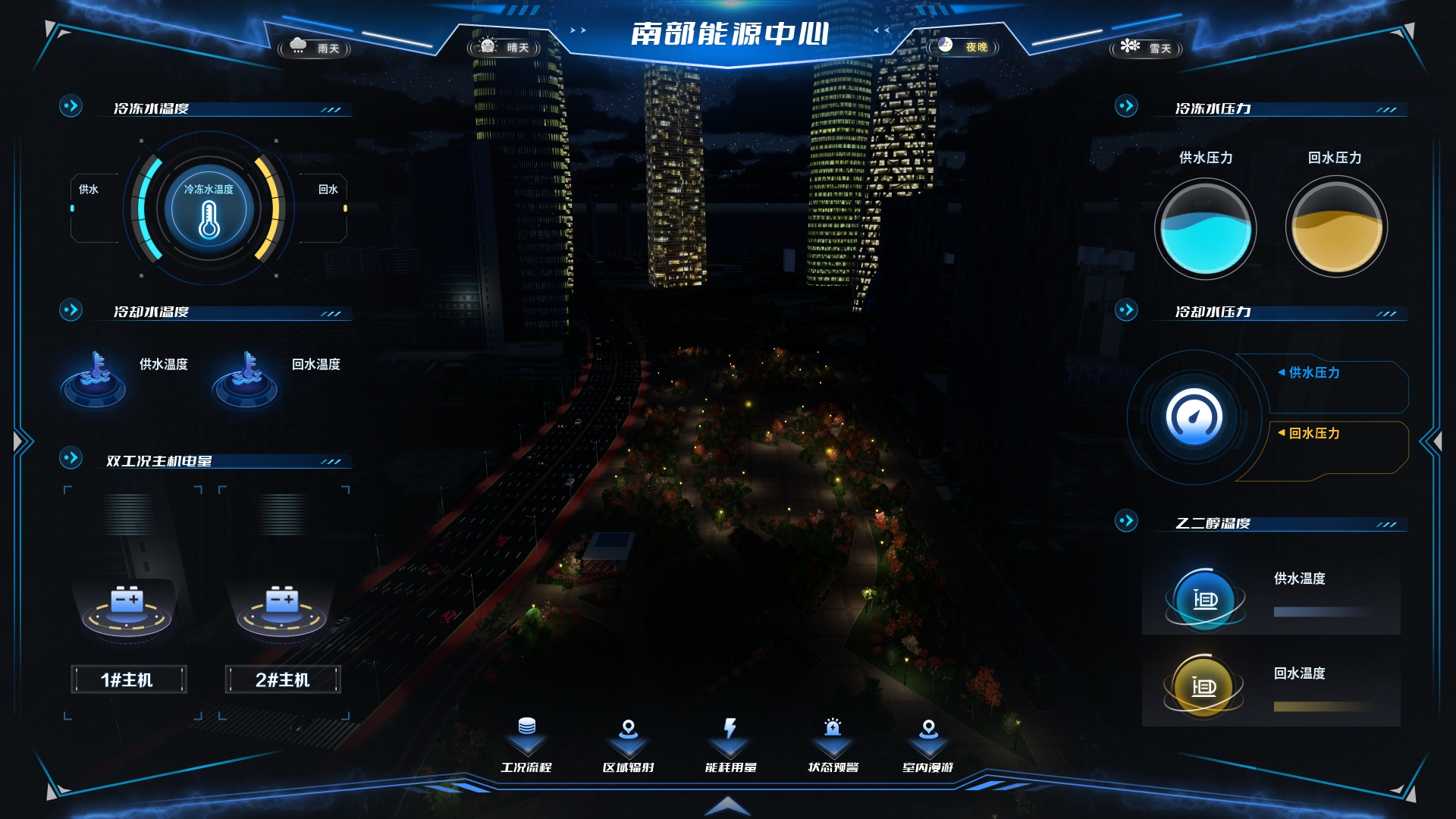The height and width of the screenshot is (819, 1456).
Task: Select the 回水压力 tab under 冷却水压力
Action: coord(1313,433)
